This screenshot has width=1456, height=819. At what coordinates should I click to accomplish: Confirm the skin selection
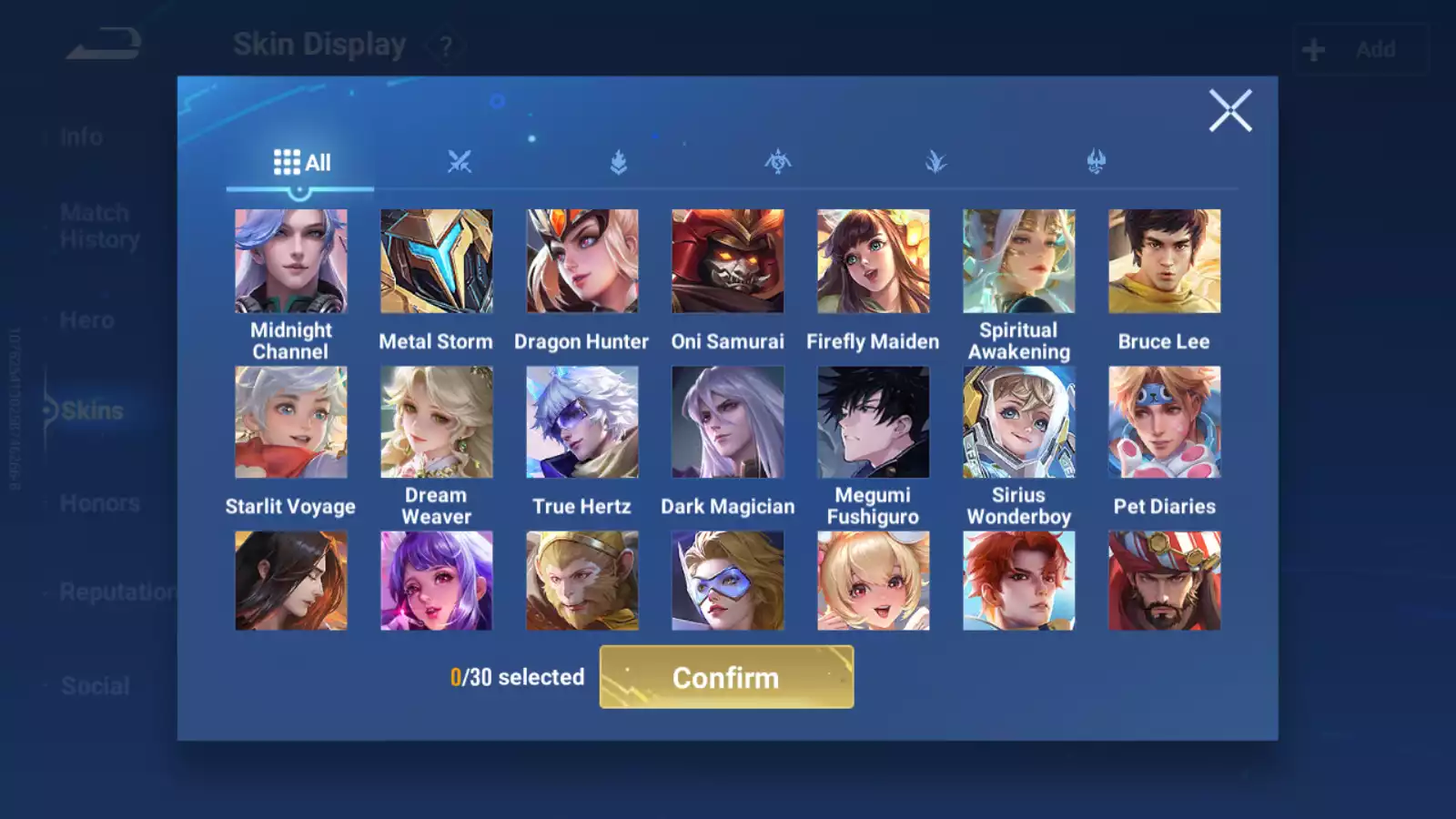click(726, 677)
